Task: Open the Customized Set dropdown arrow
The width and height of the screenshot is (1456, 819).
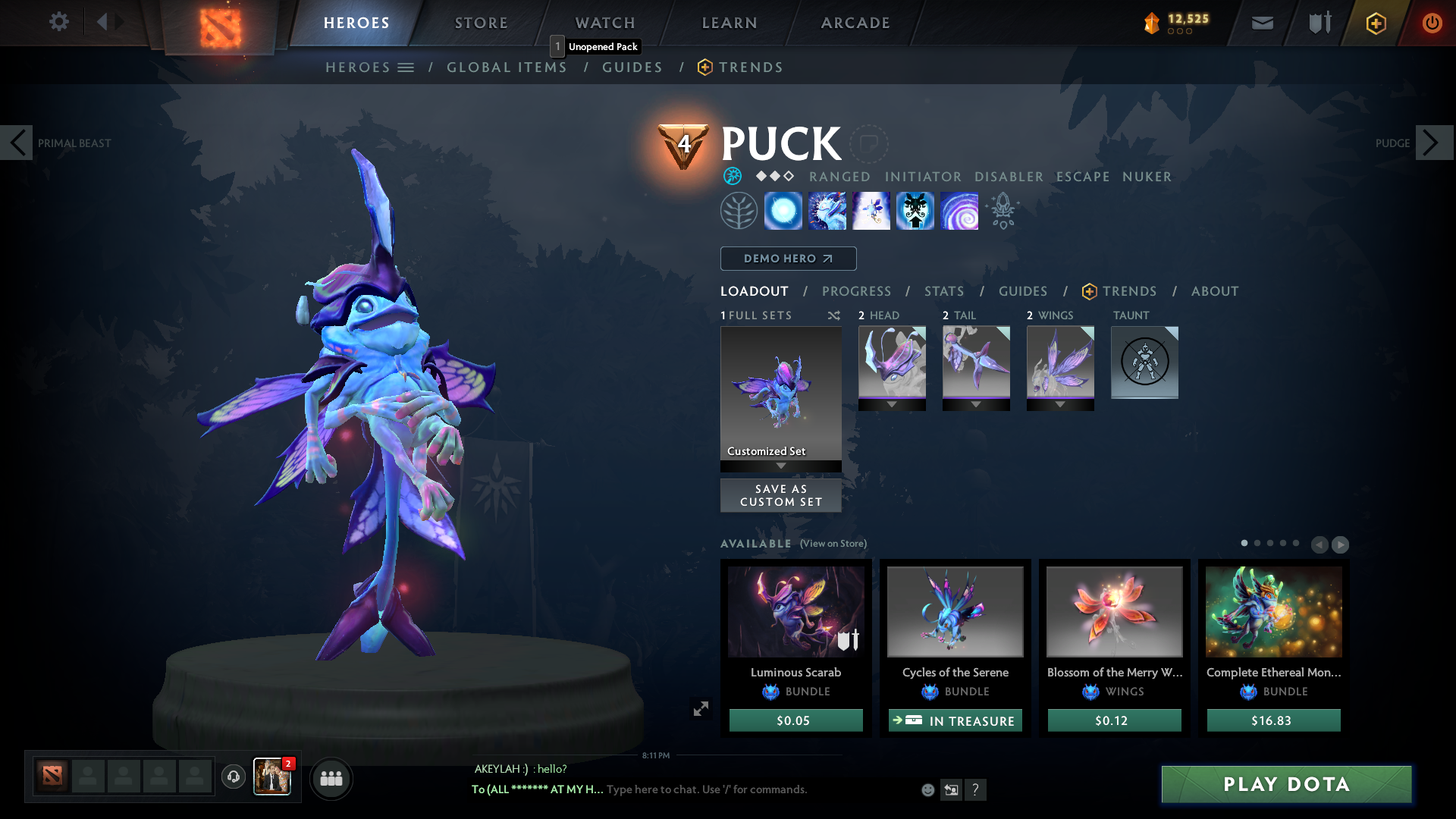Action: click(x=780, y=465)
